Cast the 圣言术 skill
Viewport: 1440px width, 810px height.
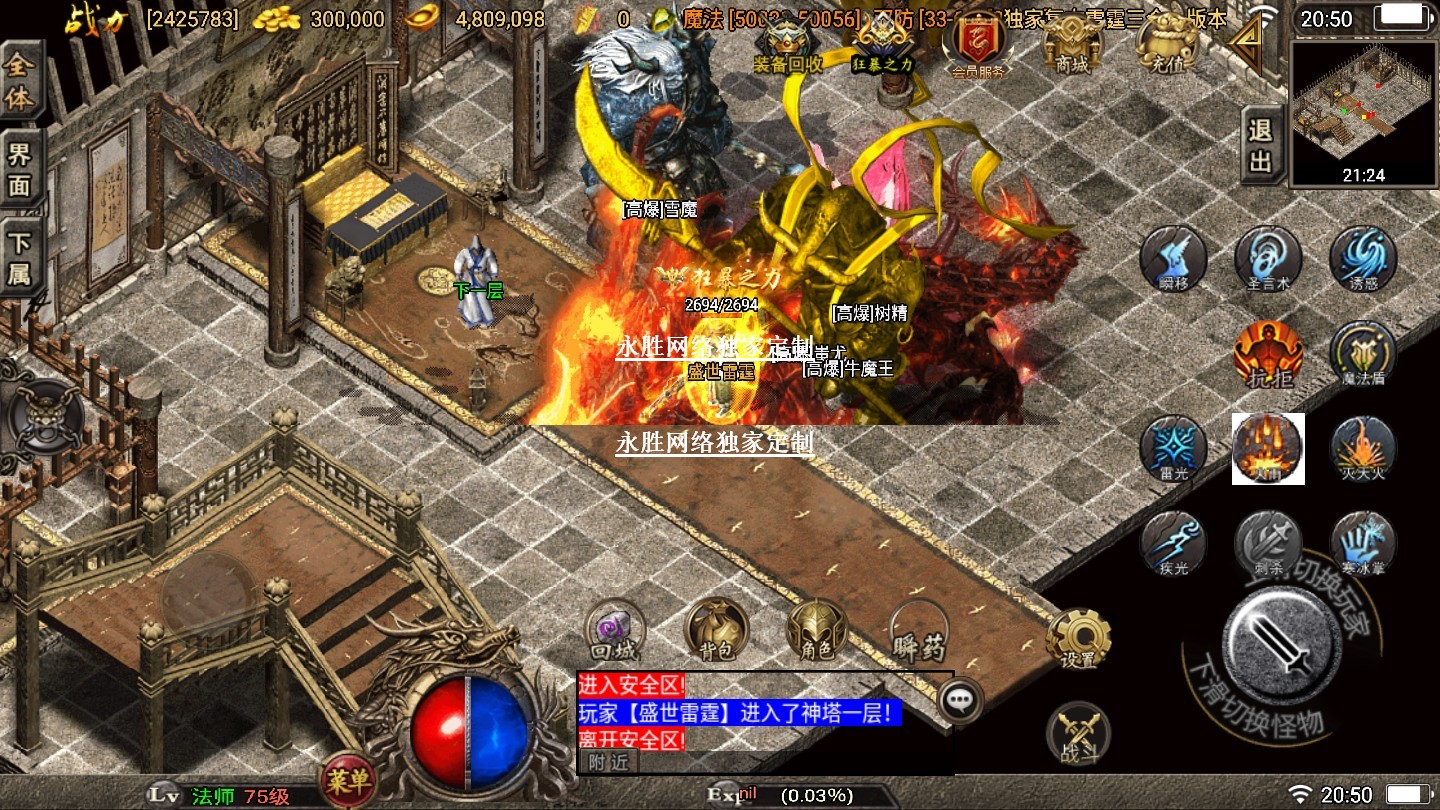pyautogui.click(x=1268, y=258)
